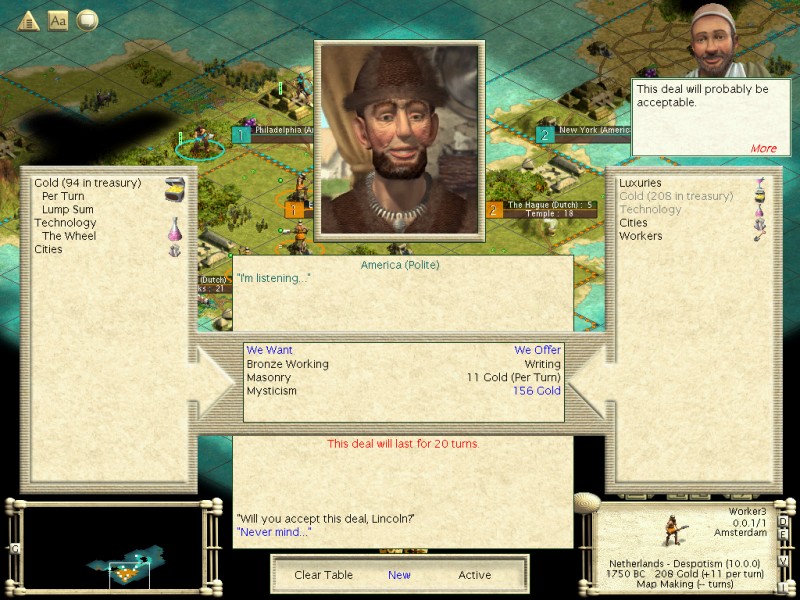Click the minimap
The height and width of the screenshot is (600, 800).
tap(113, 548)
